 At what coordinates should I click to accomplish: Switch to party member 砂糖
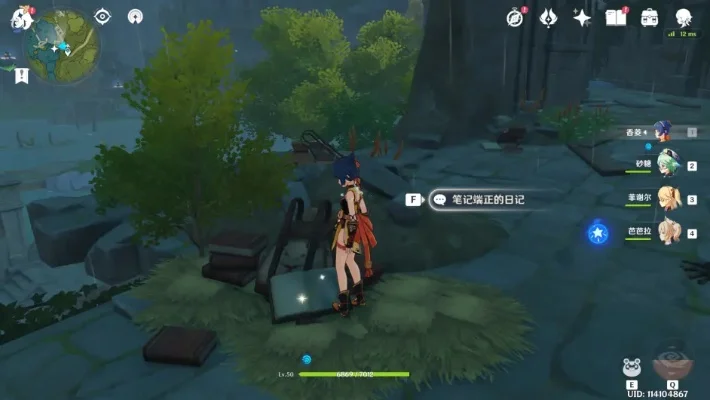664,165
